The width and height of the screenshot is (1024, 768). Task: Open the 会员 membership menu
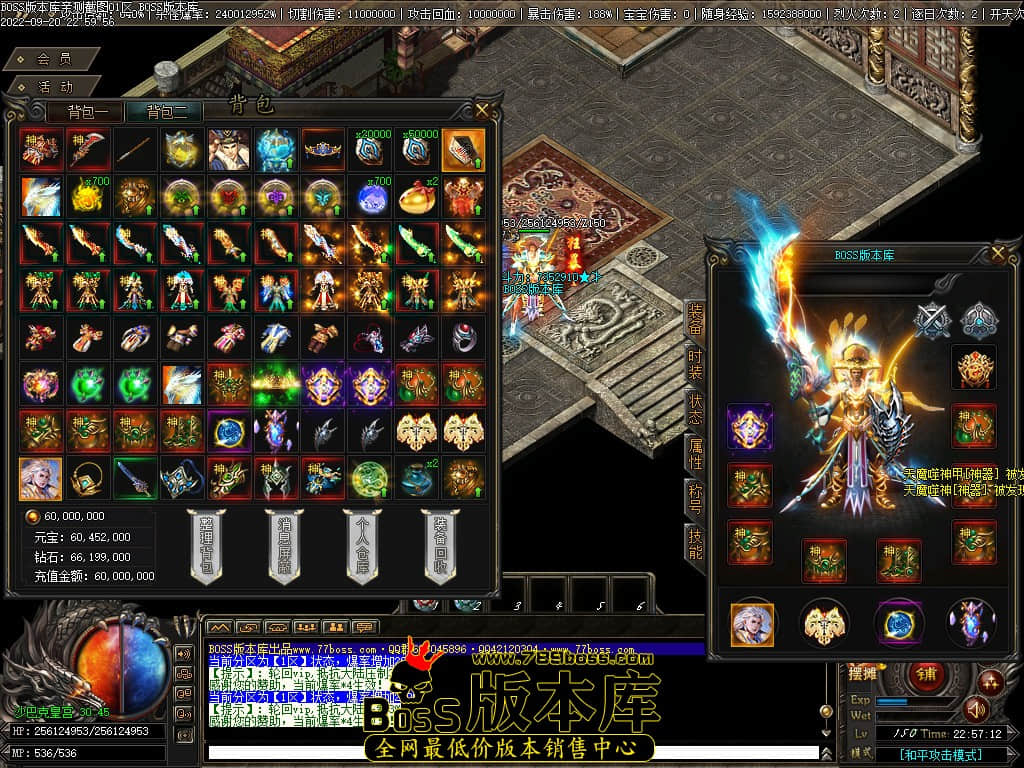54,59
